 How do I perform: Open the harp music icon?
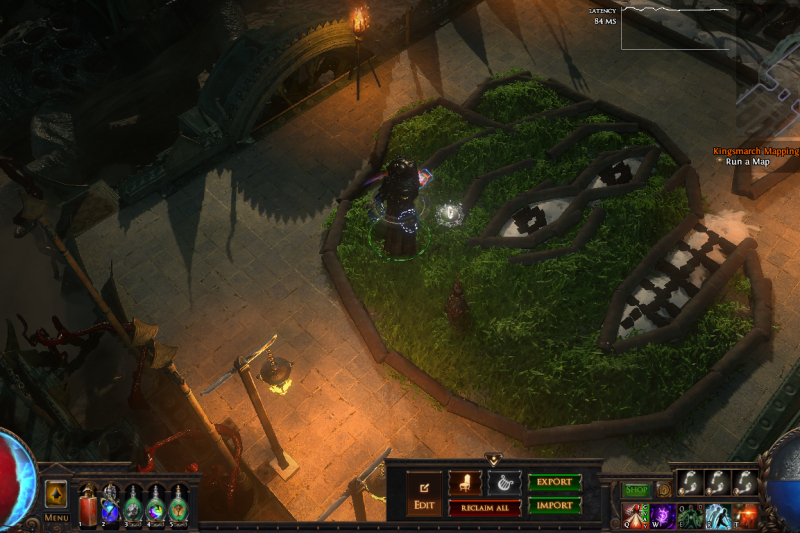tap(504, 482)
